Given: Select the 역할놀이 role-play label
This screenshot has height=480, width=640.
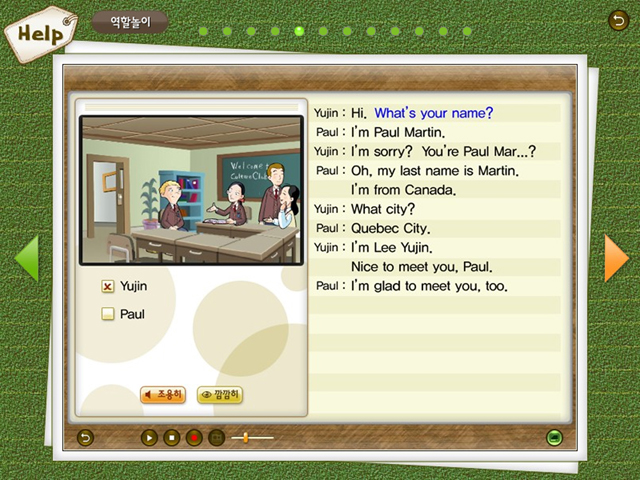Looking at the screenshot, I should 129,21.
